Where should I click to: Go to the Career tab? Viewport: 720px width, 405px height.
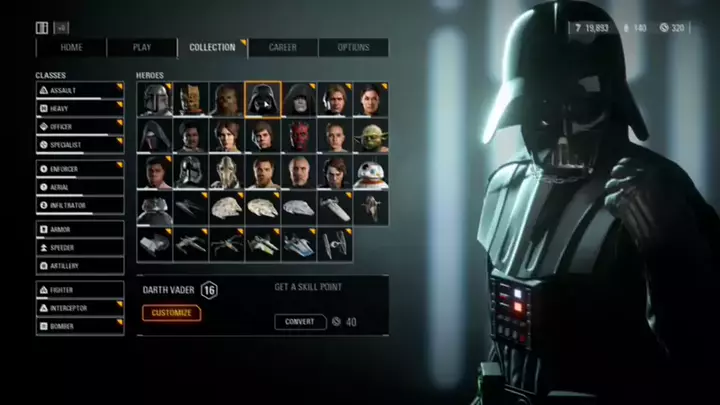click(x=283, y=47)
